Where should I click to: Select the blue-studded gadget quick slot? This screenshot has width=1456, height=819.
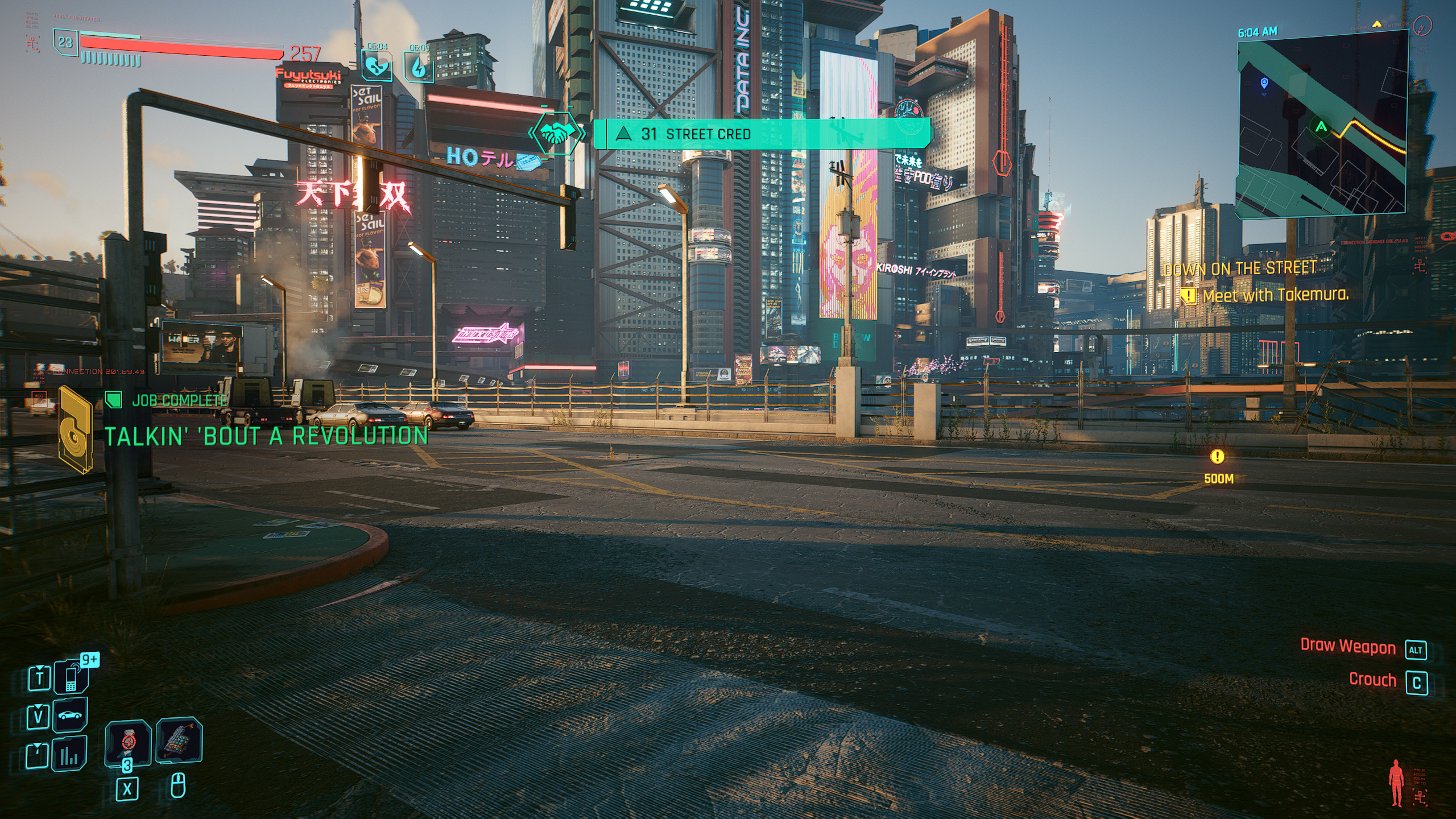point(179,741)
